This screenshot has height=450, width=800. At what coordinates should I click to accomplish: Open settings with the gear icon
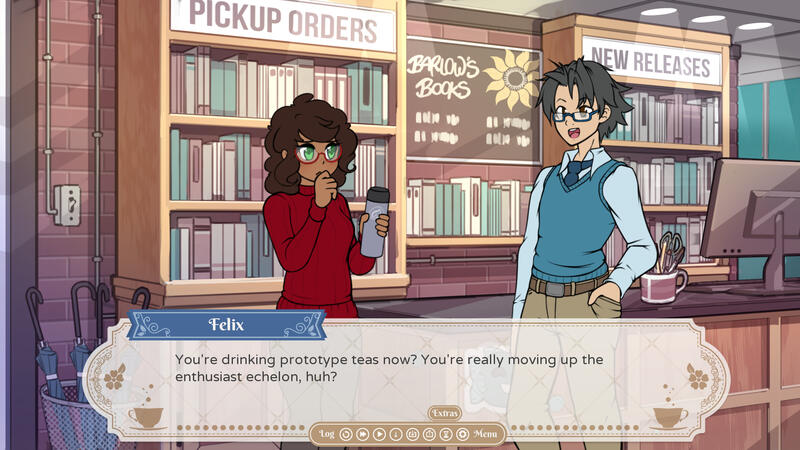(x=462, y=434)
